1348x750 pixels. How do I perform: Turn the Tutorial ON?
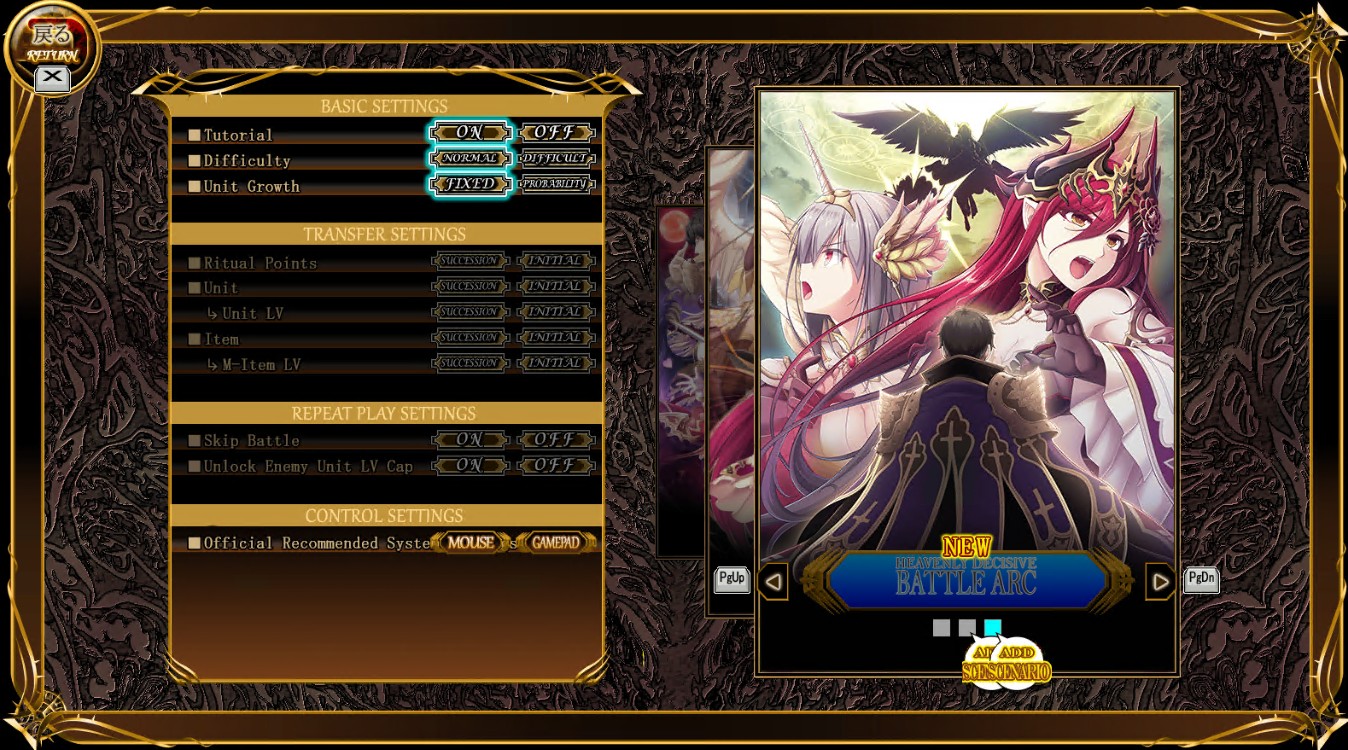[x=470, y=132]
